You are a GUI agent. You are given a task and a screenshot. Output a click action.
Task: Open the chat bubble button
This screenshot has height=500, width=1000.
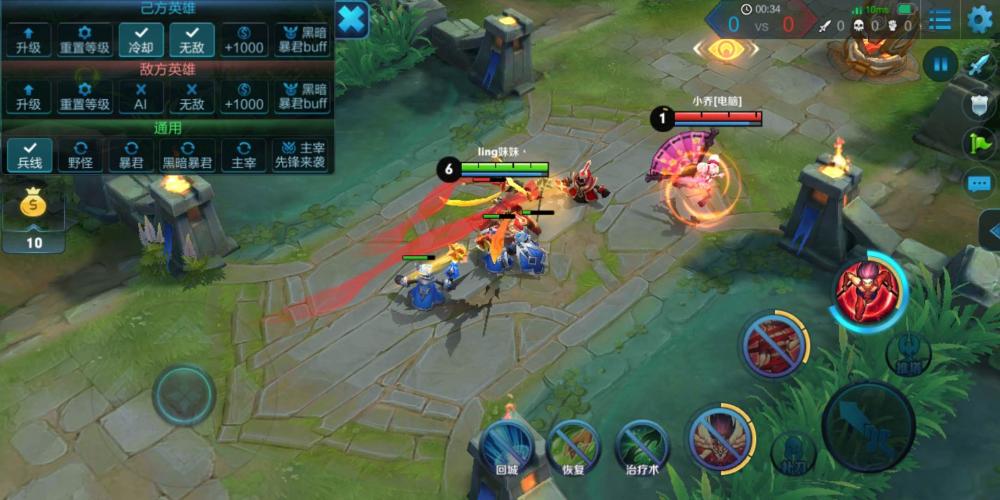tap(979, 184)
